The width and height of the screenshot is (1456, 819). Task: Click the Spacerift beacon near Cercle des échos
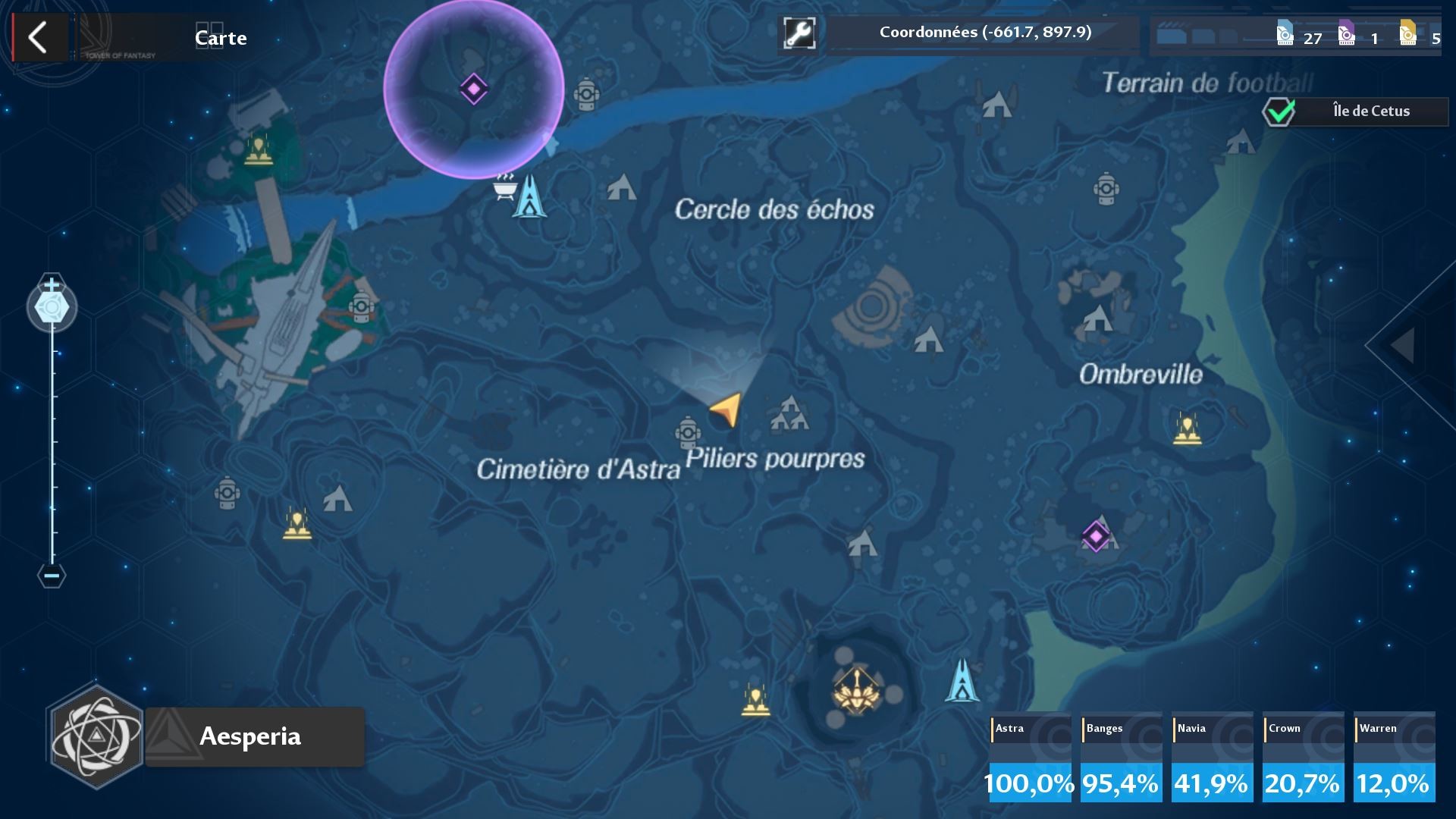pos(529,196)
